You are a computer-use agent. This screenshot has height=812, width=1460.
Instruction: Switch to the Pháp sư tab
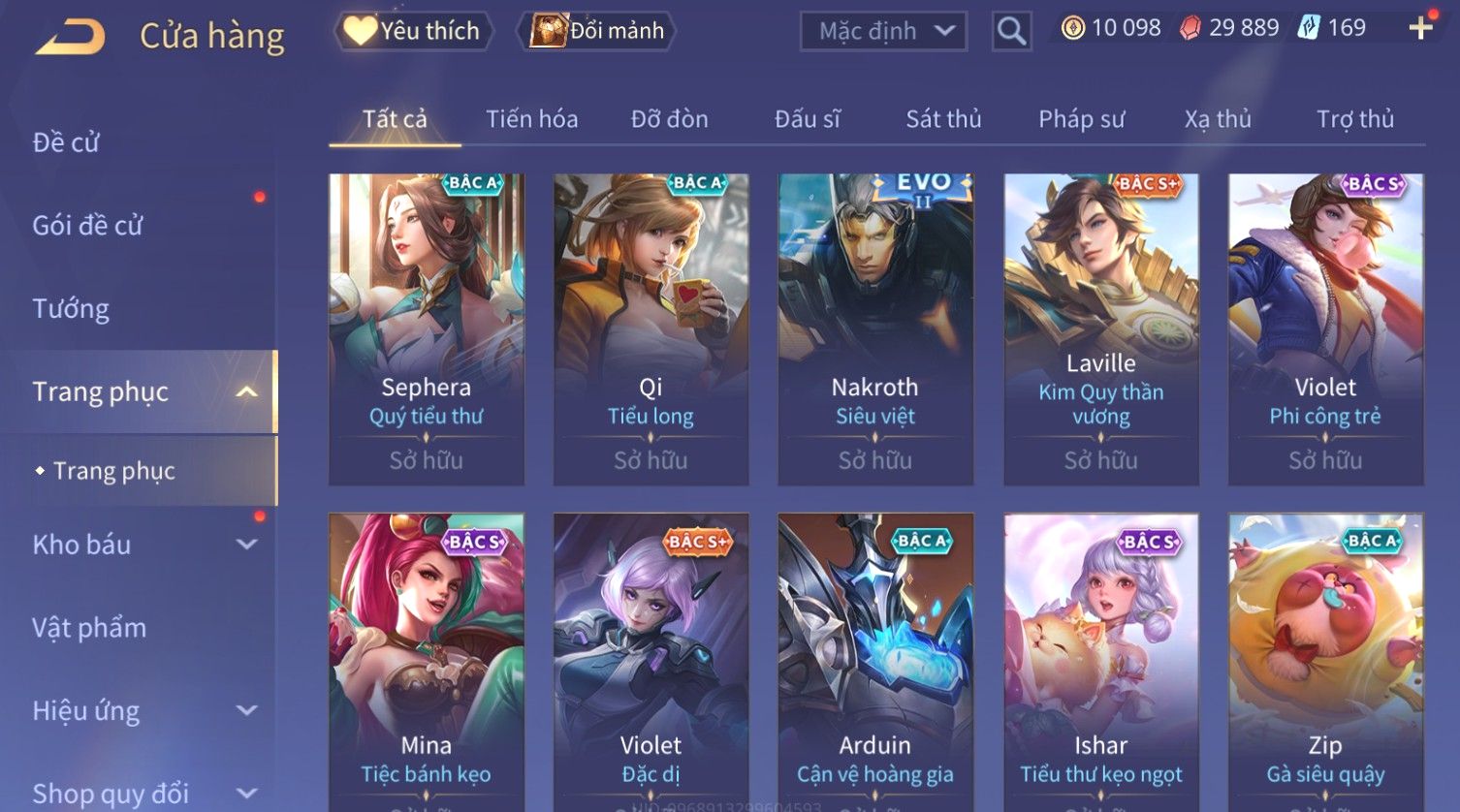[x=1081, y=119]
